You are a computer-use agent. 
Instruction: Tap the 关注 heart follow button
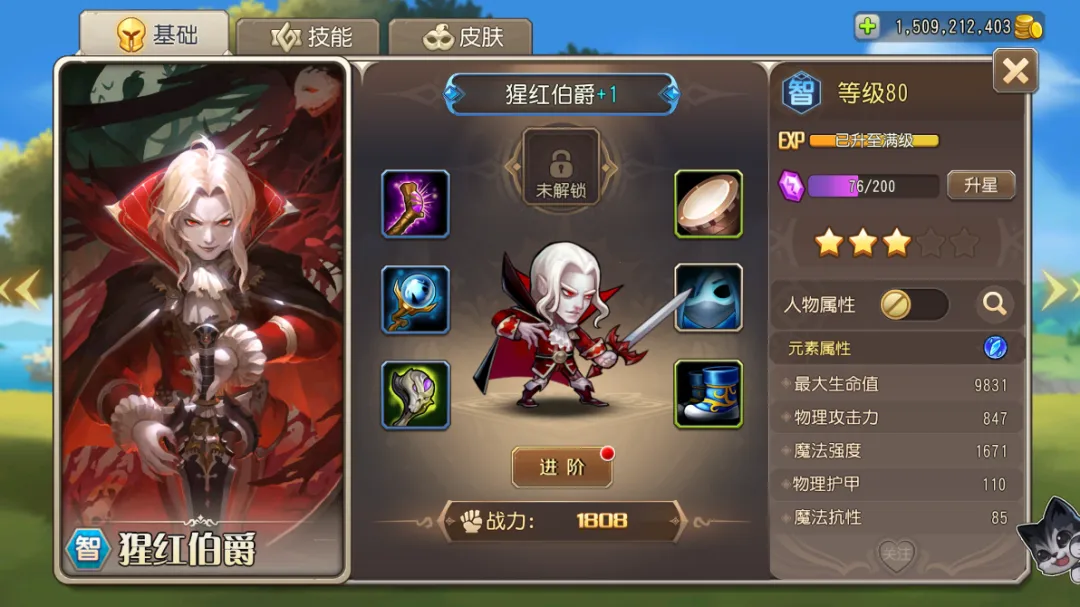tap(896, 554)
